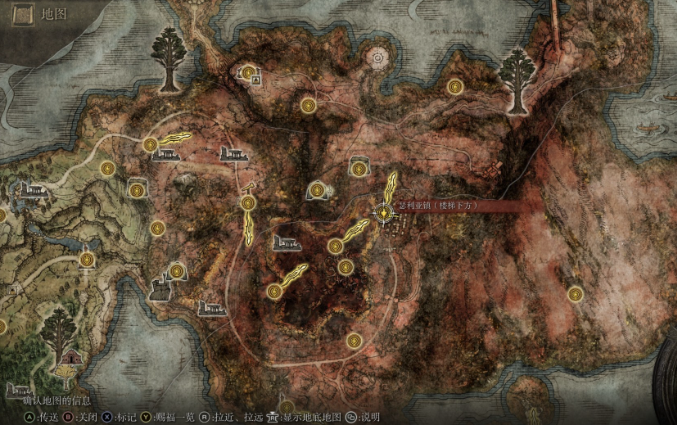Select the lone grace marker on the eastern plateau
This screenshot has height=425, width=677.
(x=575, y=294)
